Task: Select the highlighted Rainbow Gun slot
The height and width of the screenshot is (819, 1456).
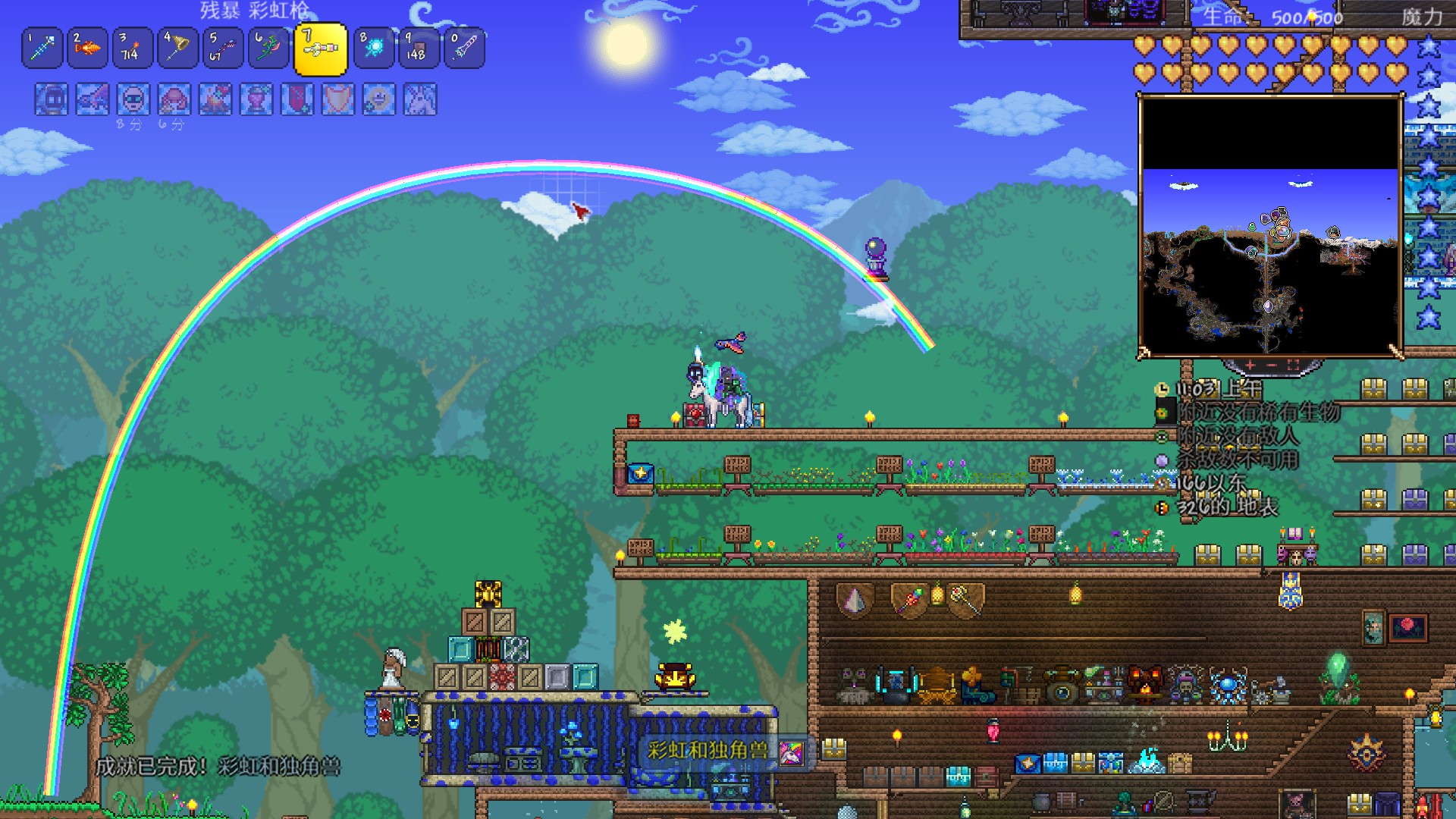Action: tap(320, 49)
